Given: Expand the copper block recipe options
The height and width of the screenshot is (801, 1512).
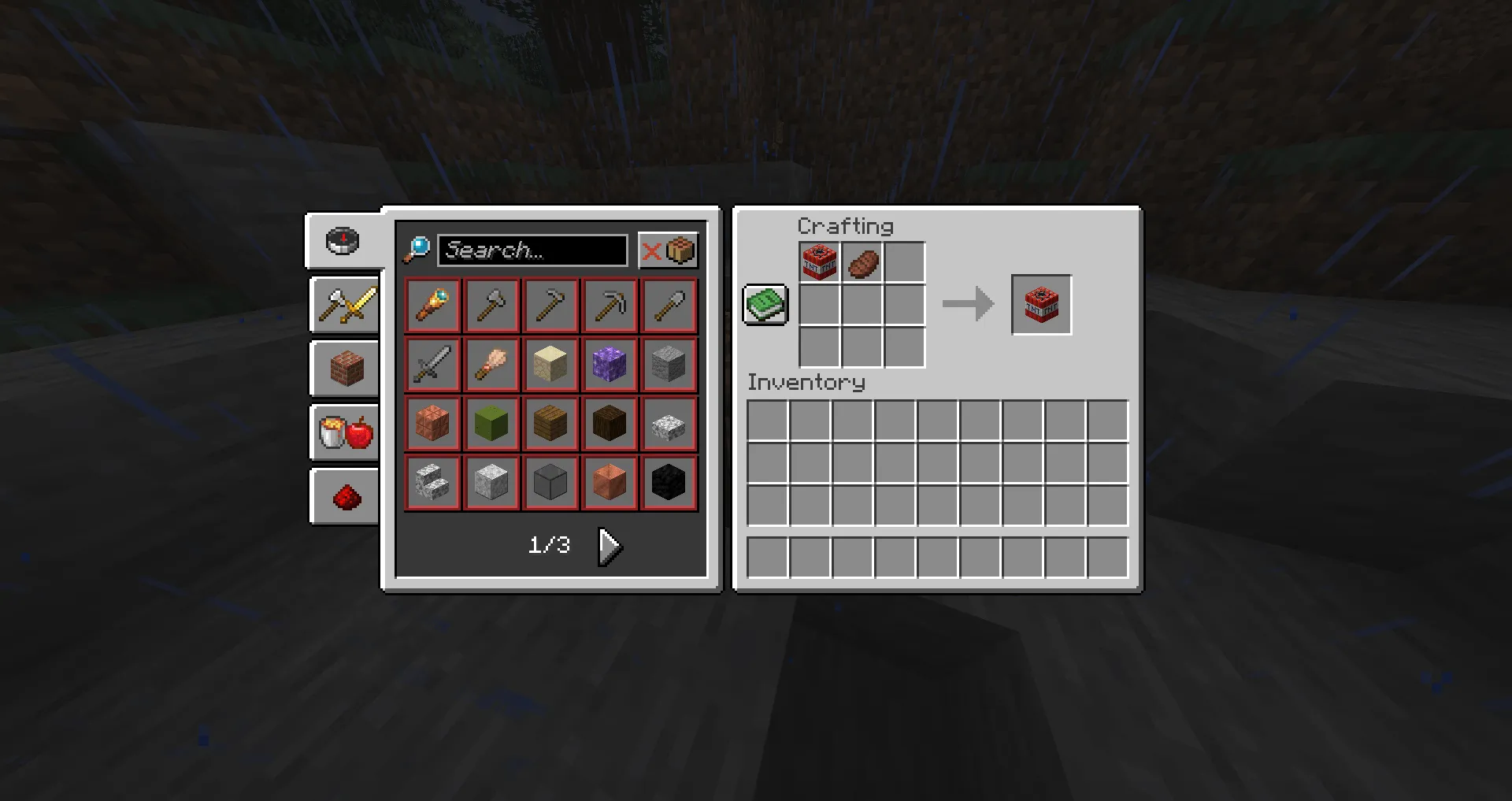Looking at the screenshot, I should (610, 482).
